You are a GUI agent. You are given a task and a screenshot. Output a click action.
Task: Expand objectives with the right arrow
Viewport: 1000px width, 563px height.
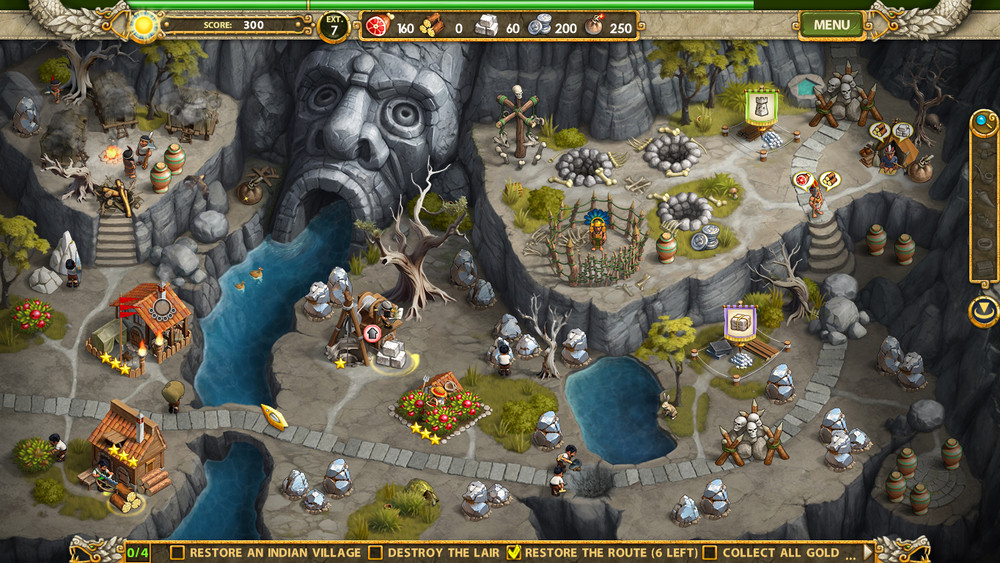pos(868,551)
